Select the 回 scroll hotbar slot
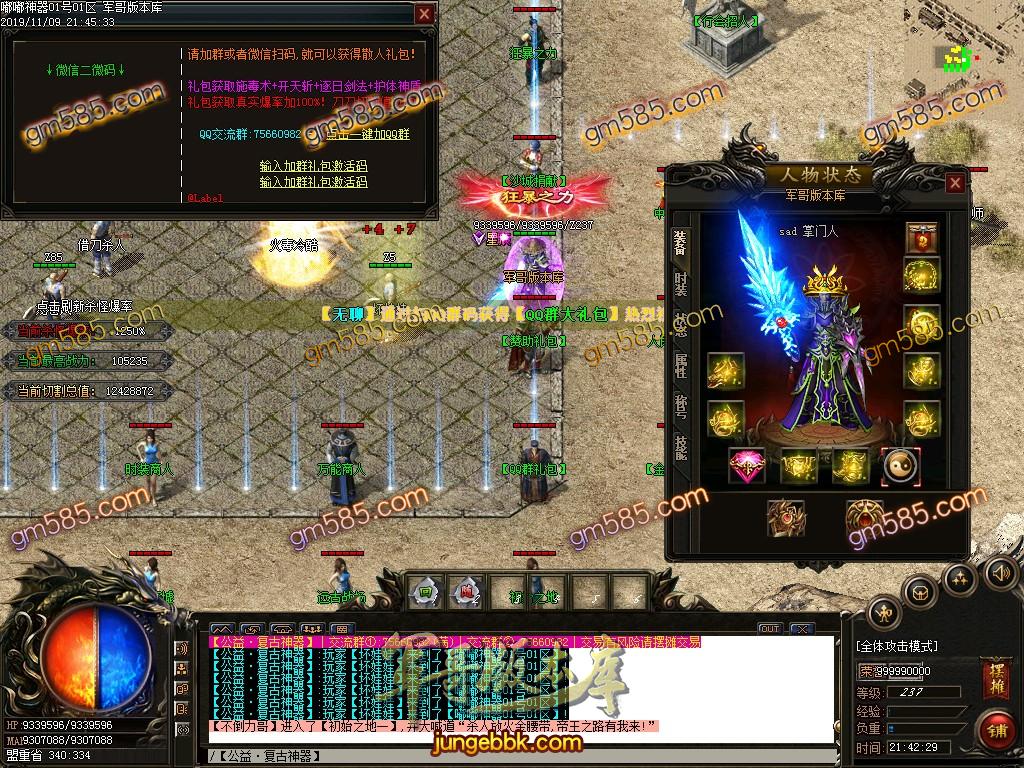 (426, 590)
